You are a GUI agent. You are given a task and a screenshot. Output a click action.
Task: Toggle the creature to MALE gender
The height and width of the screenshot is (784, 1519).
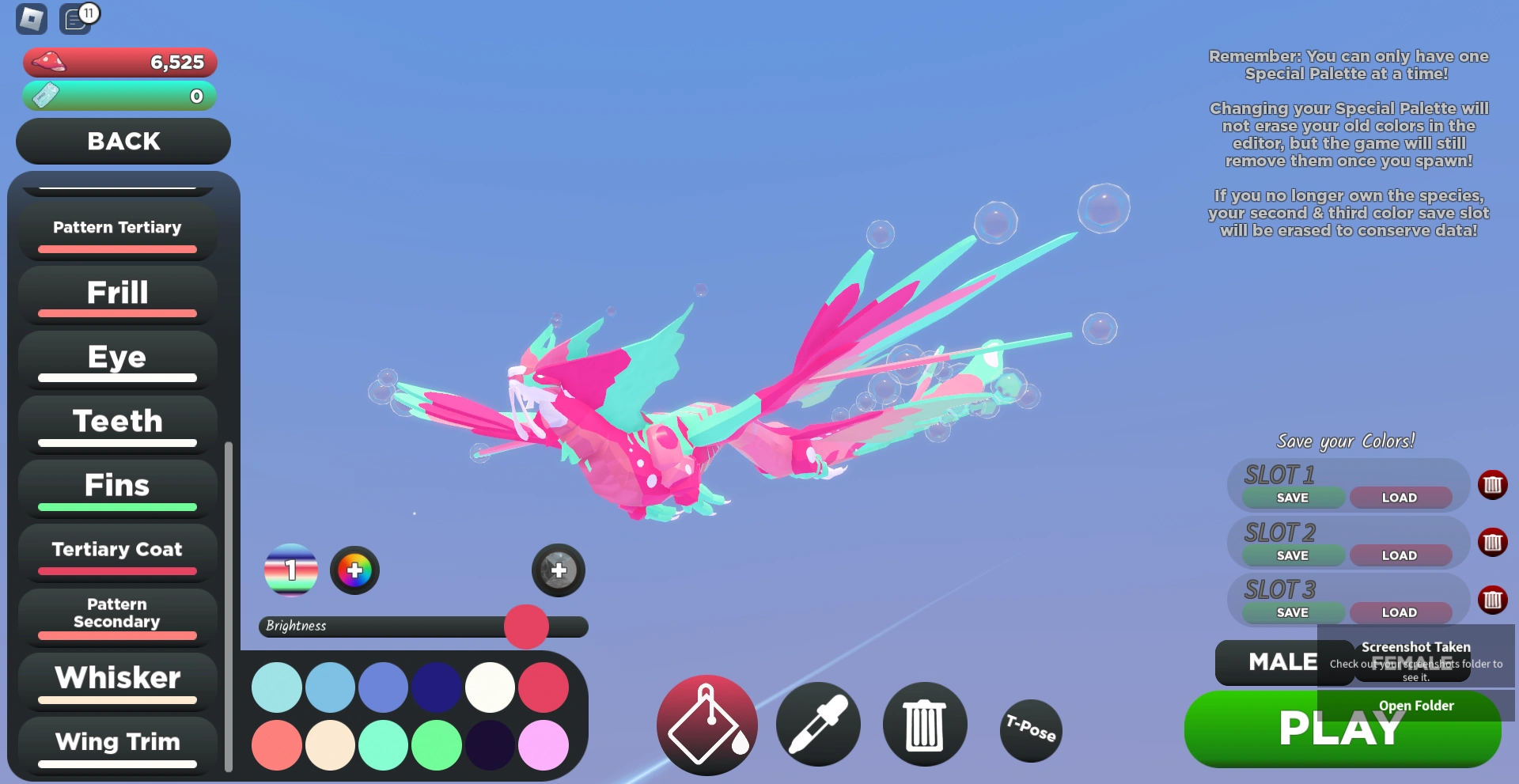coord(1282,662)
